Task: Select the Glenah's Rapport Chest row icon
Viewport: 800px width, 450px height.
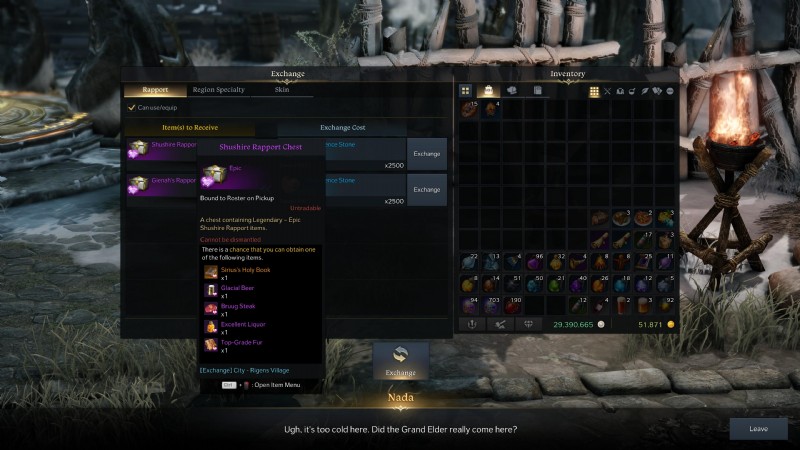Action: coord(138,185)
